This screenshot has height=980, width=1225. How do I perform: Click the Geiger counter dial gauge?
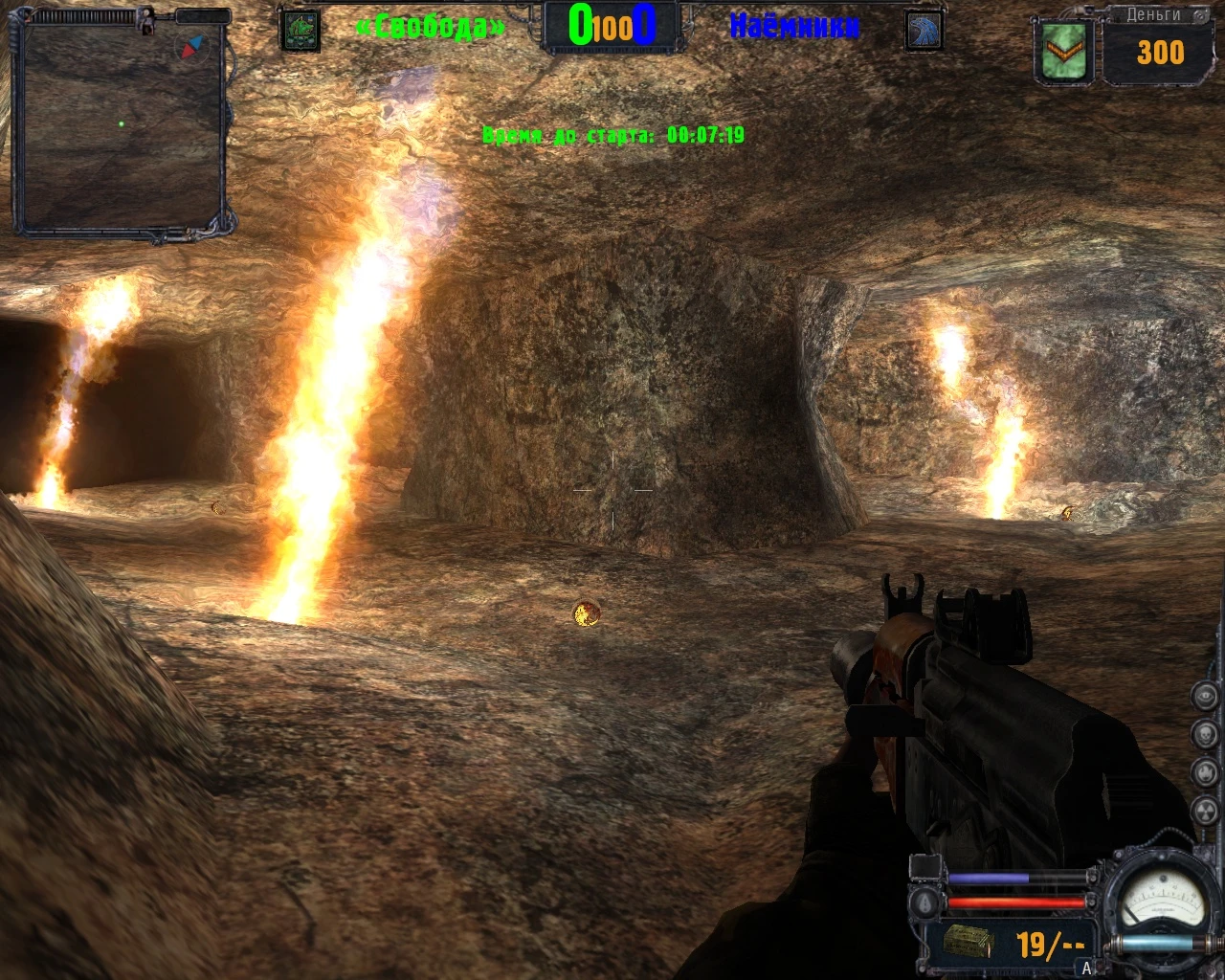pos(1163,900)
